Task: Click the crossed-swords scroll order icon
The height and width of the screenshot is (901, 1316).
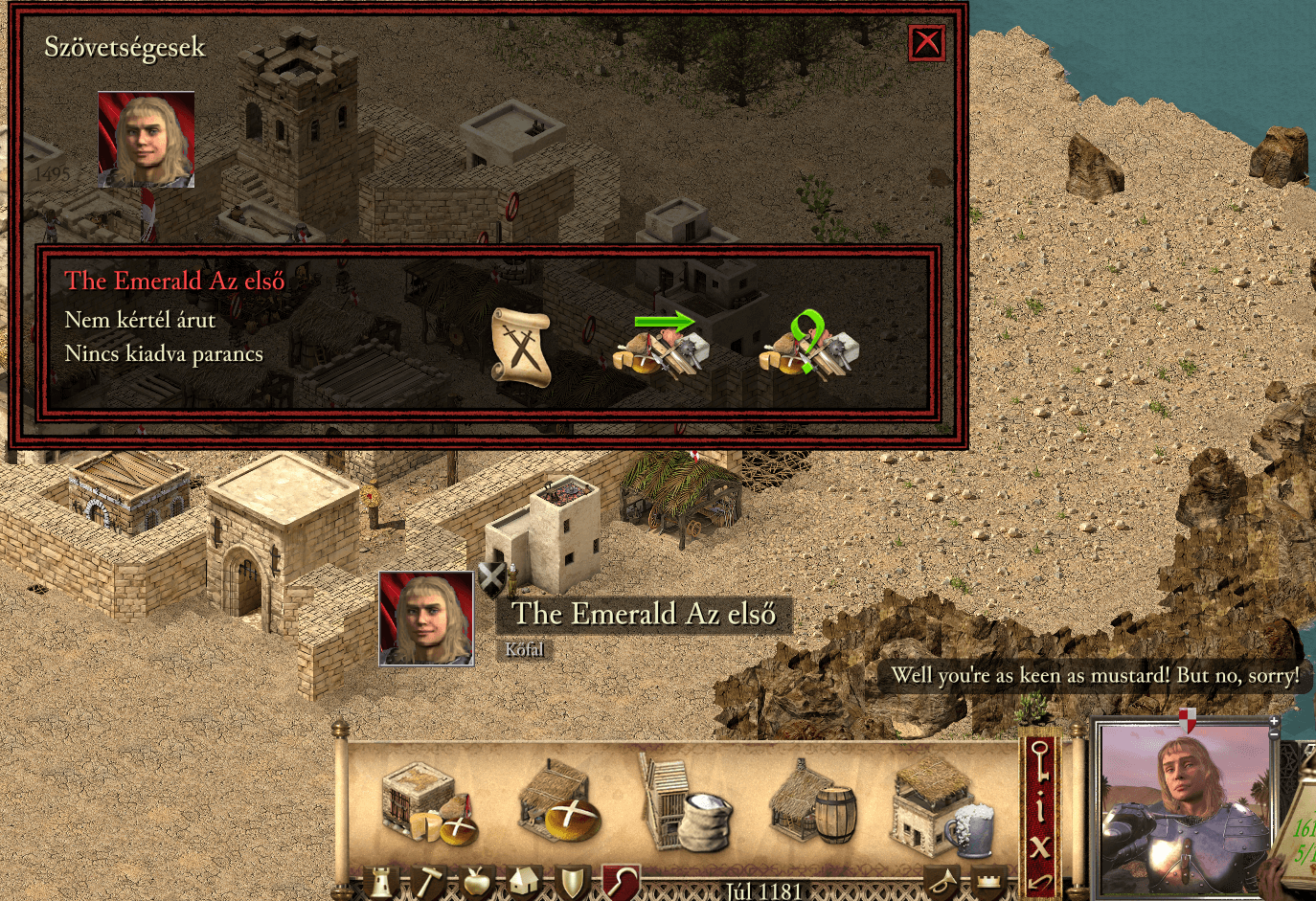Action: (x=521, y=347)
